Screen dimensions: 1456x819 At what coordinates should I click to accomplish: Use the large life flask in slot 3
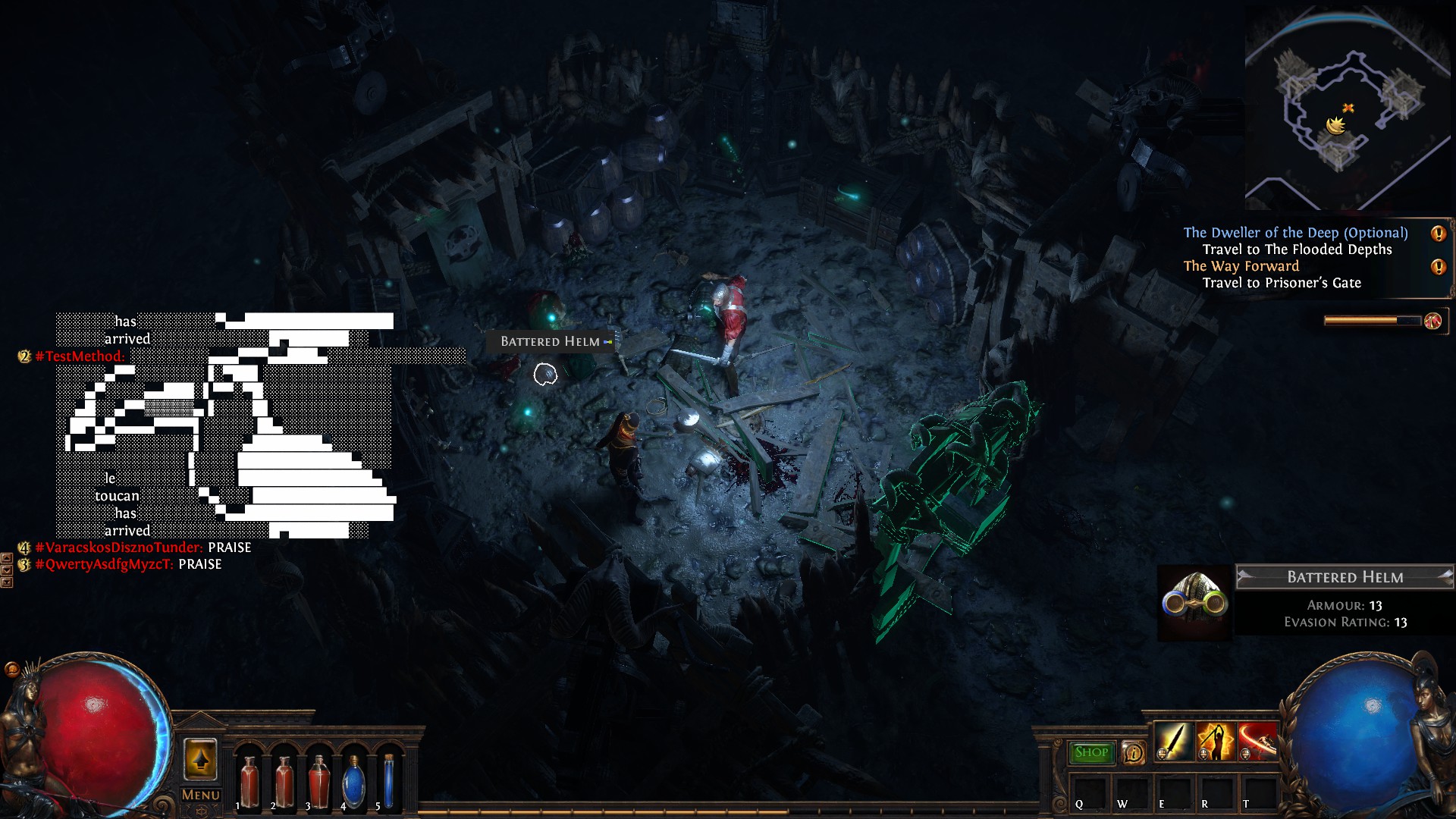tap(318, 781)
